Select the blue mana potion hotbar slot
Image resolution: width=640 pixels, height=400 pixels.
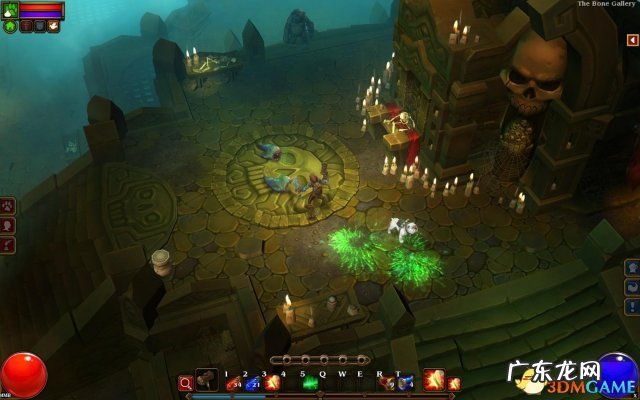252,382
